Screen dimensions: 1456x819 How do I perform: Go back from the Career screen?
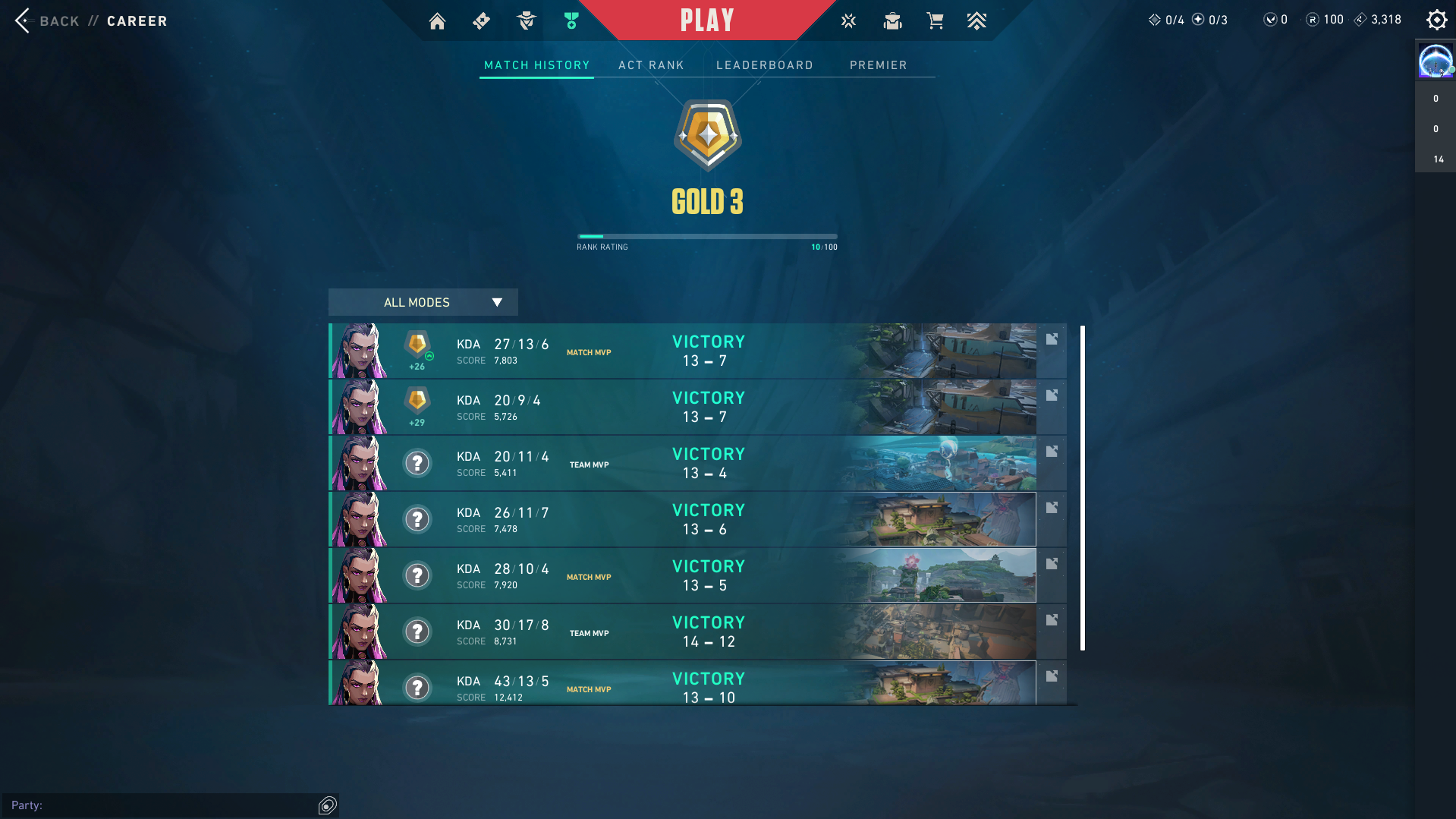click(47, 20)
